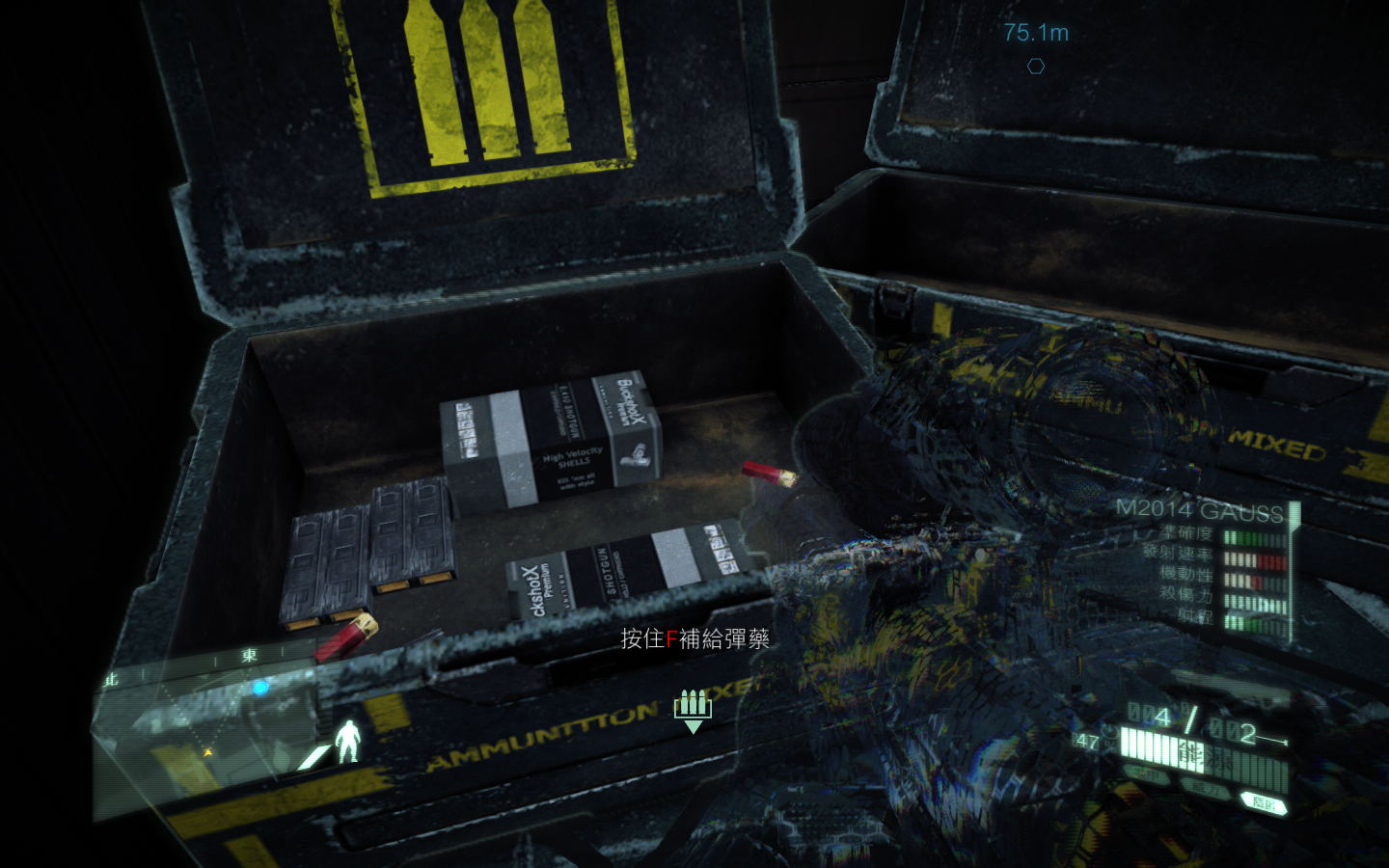This screenshot has width=1389, height=868.
Task: Click the 發射速率 fire rate bar meter
Action: pyautogui.click(x=1255, y=559)
